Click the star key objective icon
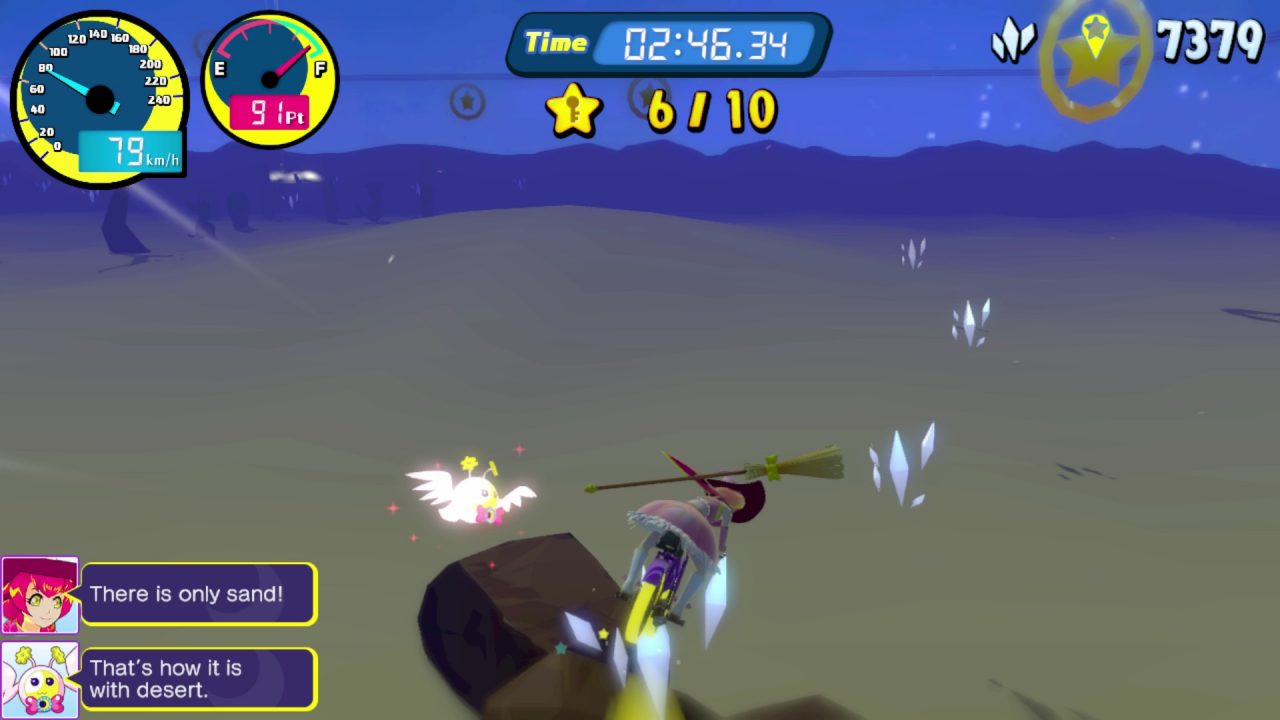1280x720 pixels. pyautogui.click(x=574, y=109)
